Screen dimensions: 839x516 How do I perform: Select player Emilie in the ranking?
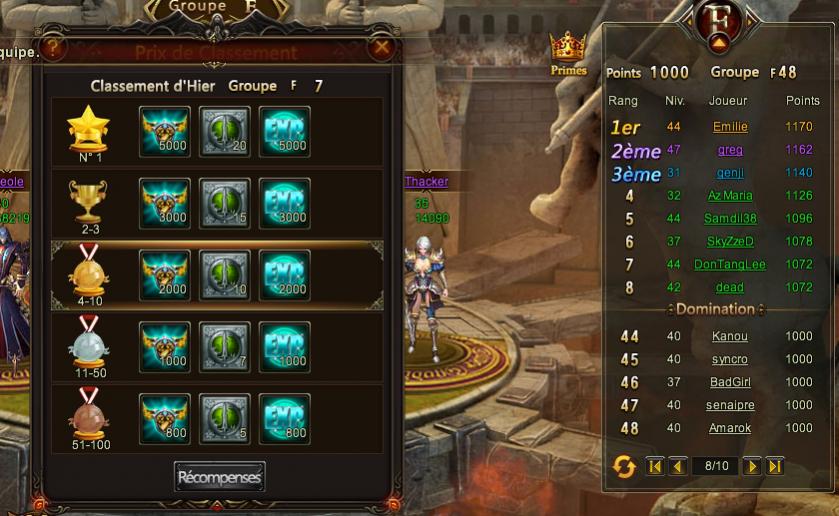[730, 127]
